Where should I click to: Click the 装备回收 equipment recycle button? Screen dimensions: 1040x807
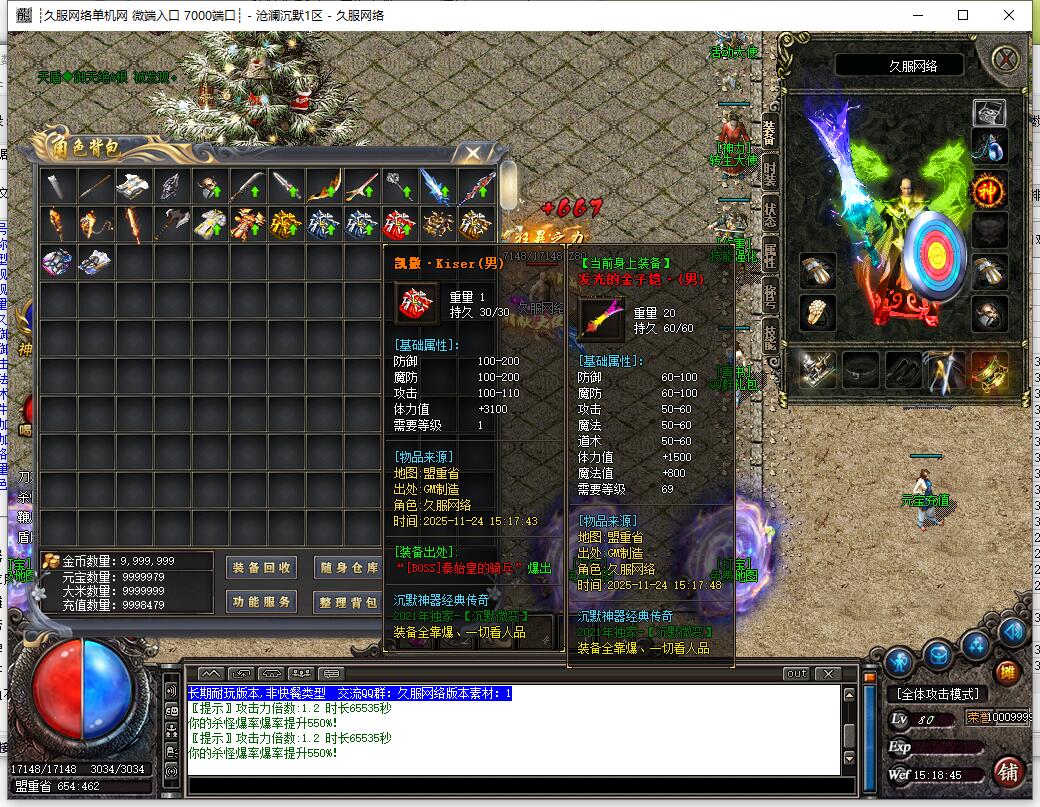tap(261, 567)
